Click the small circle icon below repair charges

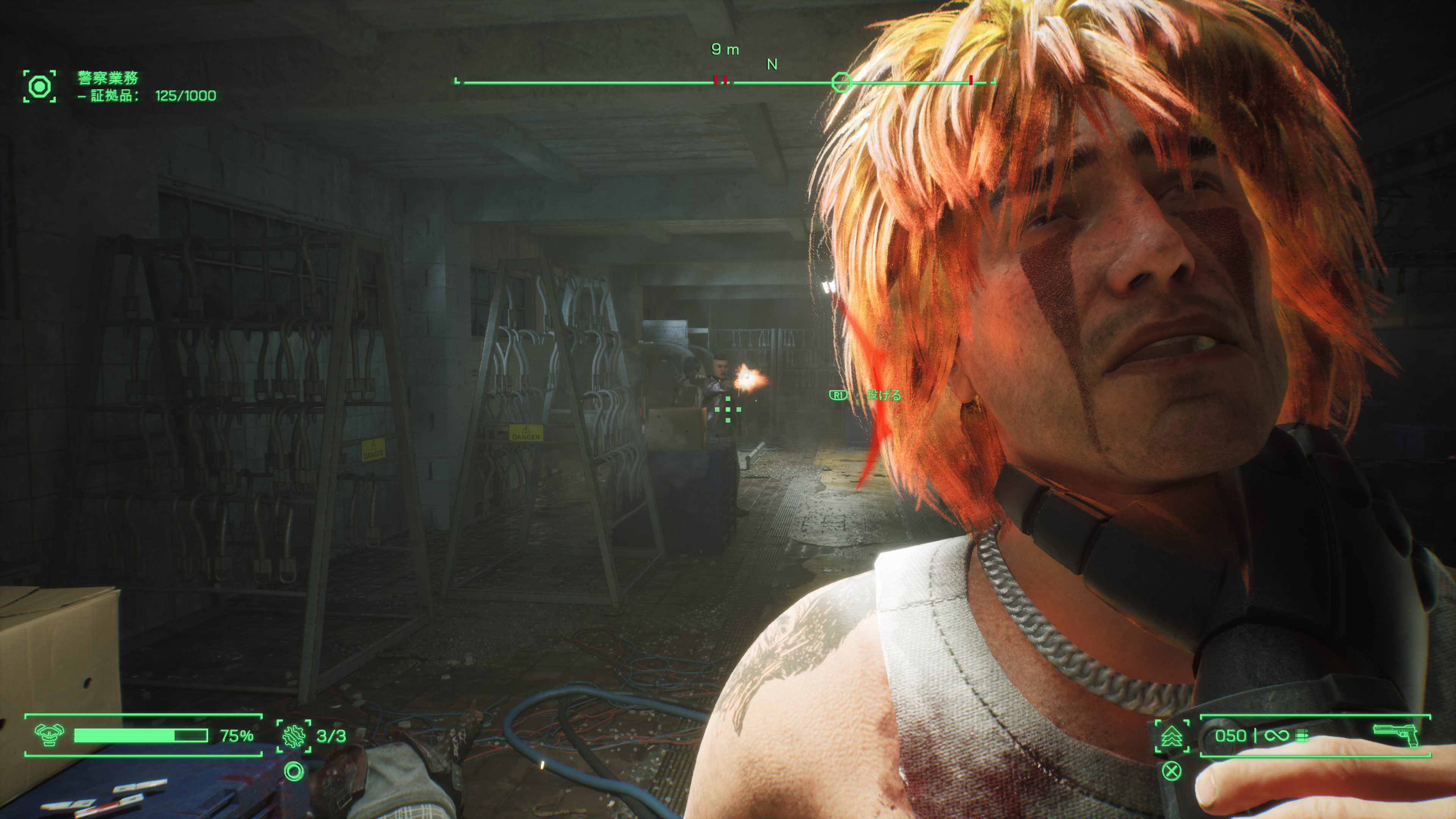pyautogui.click(x=294, y=771)
